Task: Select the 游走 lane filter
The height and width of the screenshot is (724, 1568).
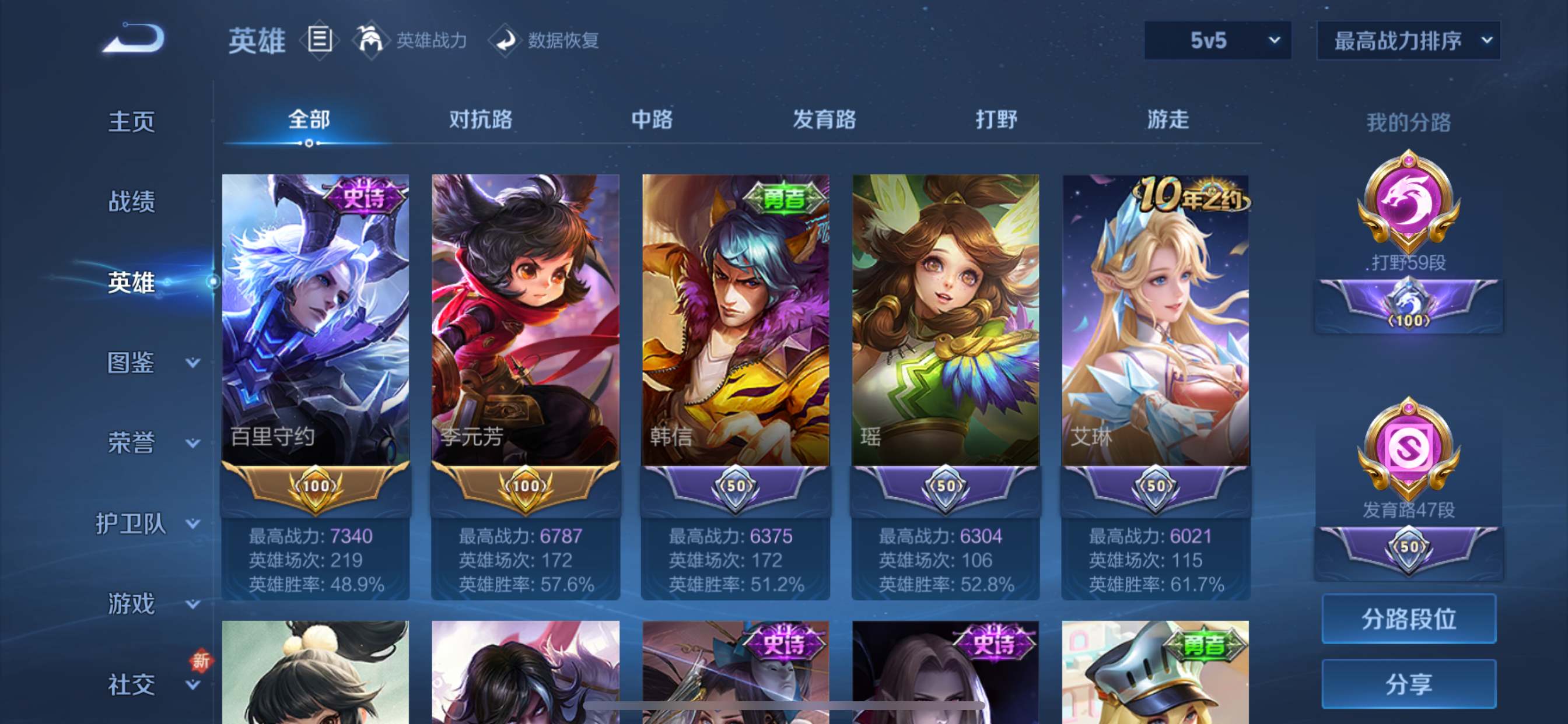Action: 1167,120
